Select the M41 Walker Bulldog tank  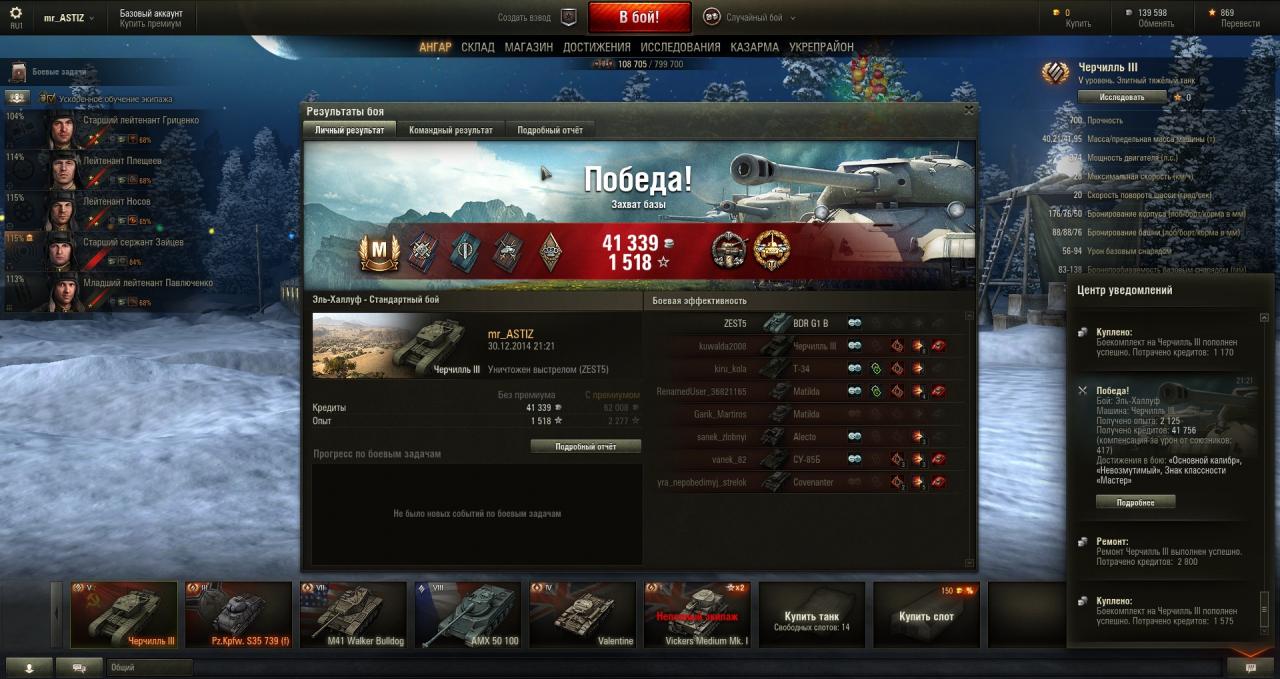[x=353, y=615]
